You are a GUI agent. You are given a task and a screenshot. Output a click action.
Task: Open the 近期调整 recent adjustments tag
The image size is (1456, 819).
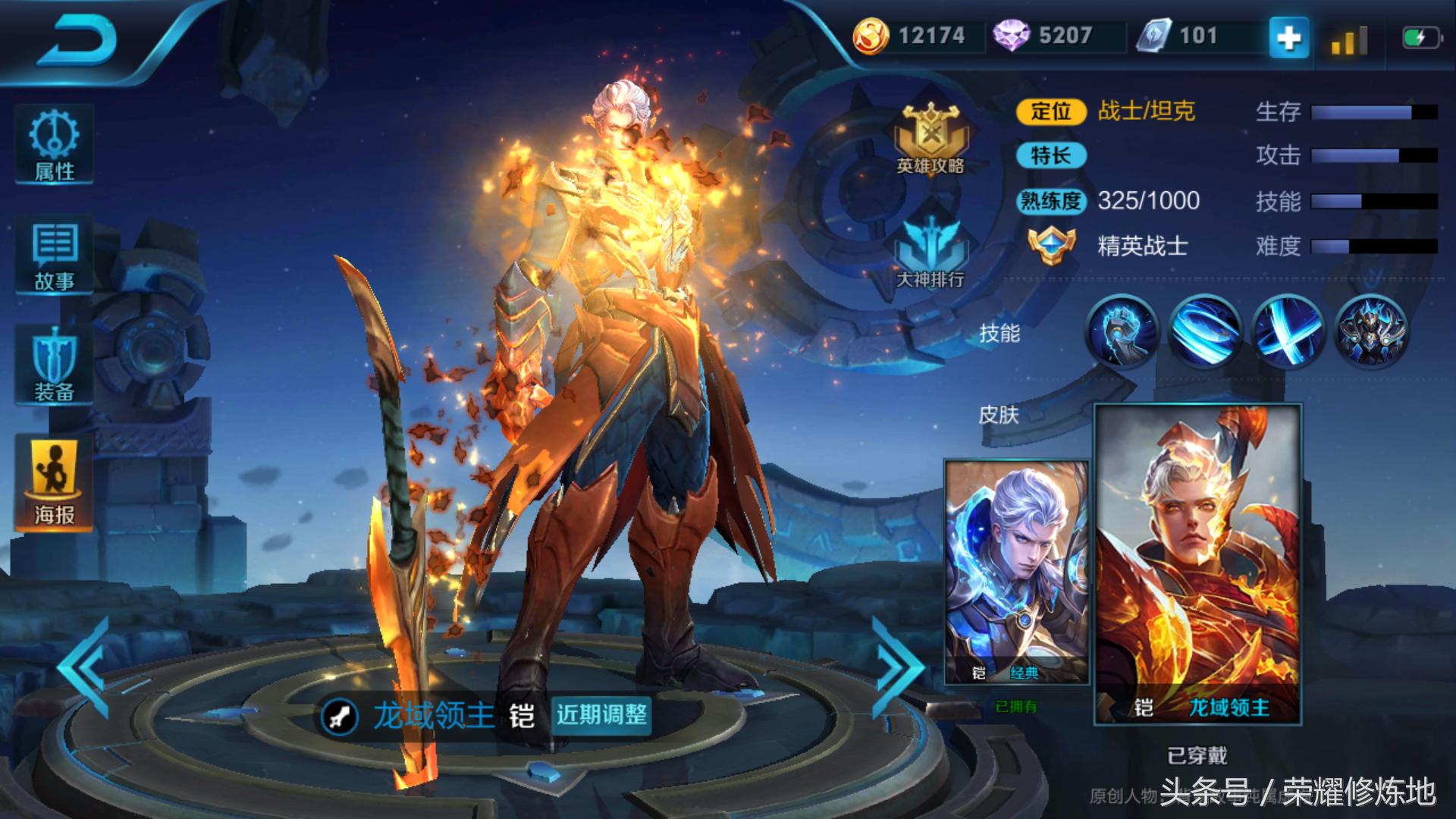[x=601, y=714]
